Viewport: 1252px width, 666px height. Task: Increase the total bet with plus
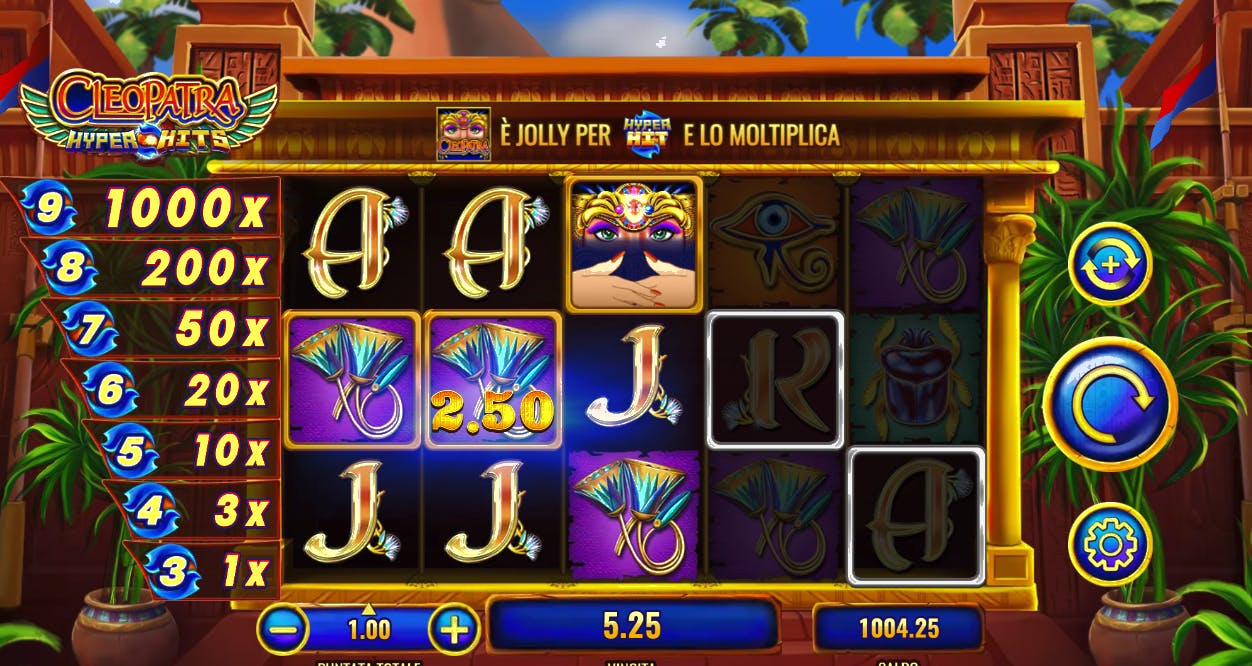[x=454, y=630]
